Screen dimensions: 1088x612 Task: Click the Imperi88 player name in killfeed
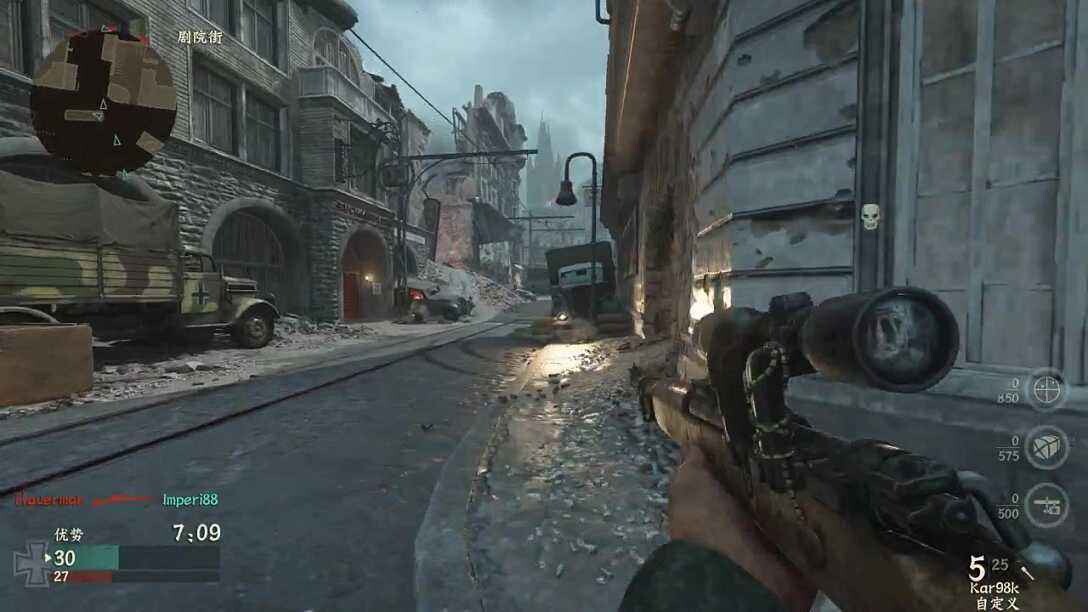[190, 499]
